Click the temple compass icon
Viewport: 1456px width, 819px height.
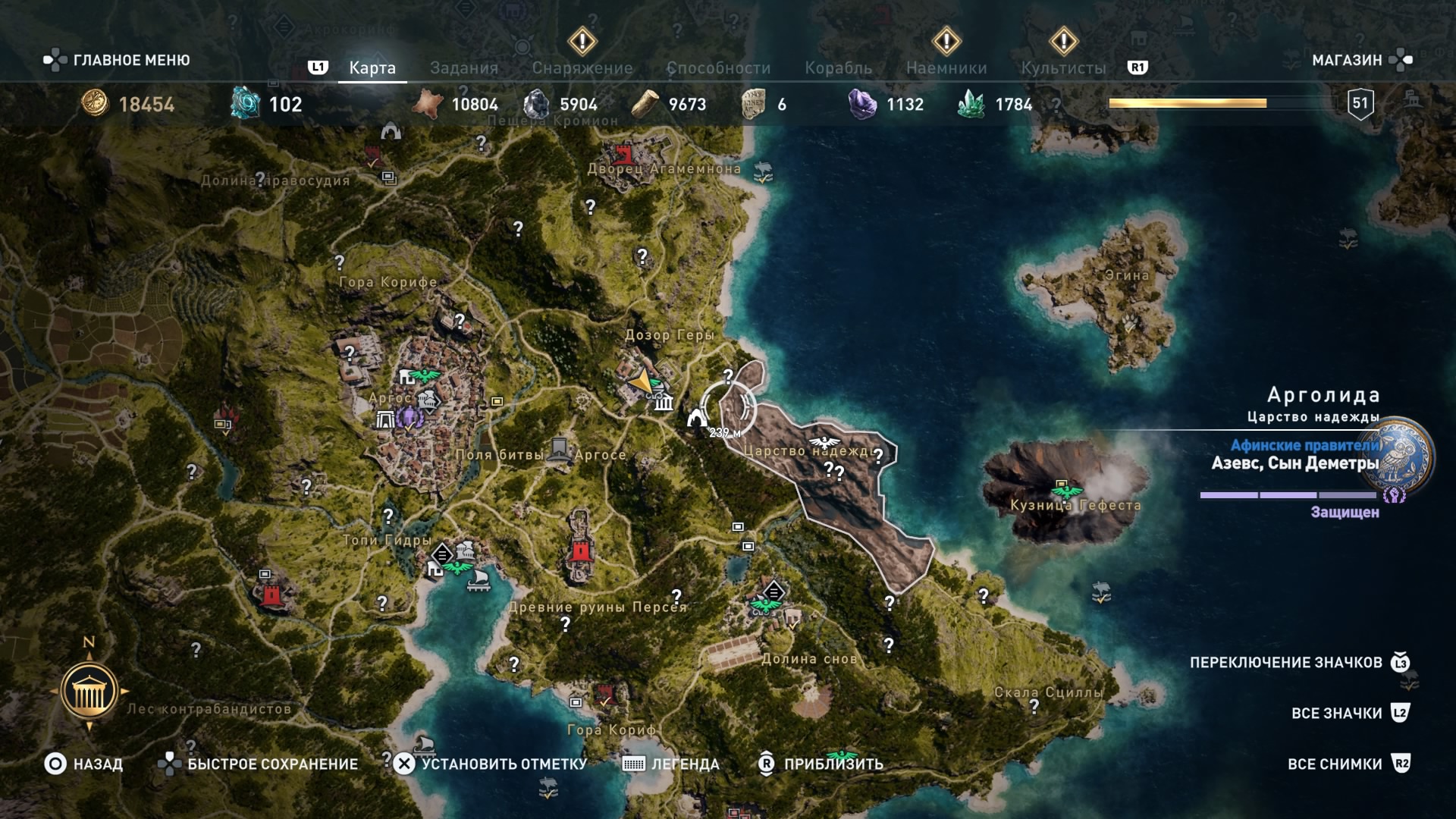point(89,691)
